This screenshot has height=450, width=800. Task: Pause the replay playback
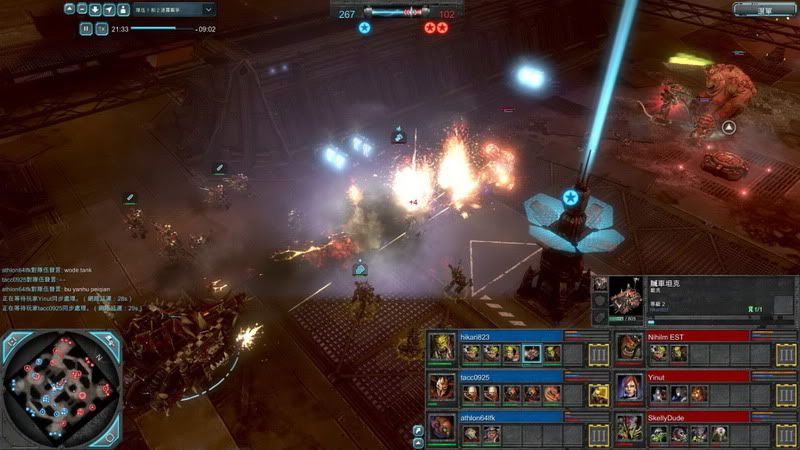pyautogui.click(x=86, y=29)
